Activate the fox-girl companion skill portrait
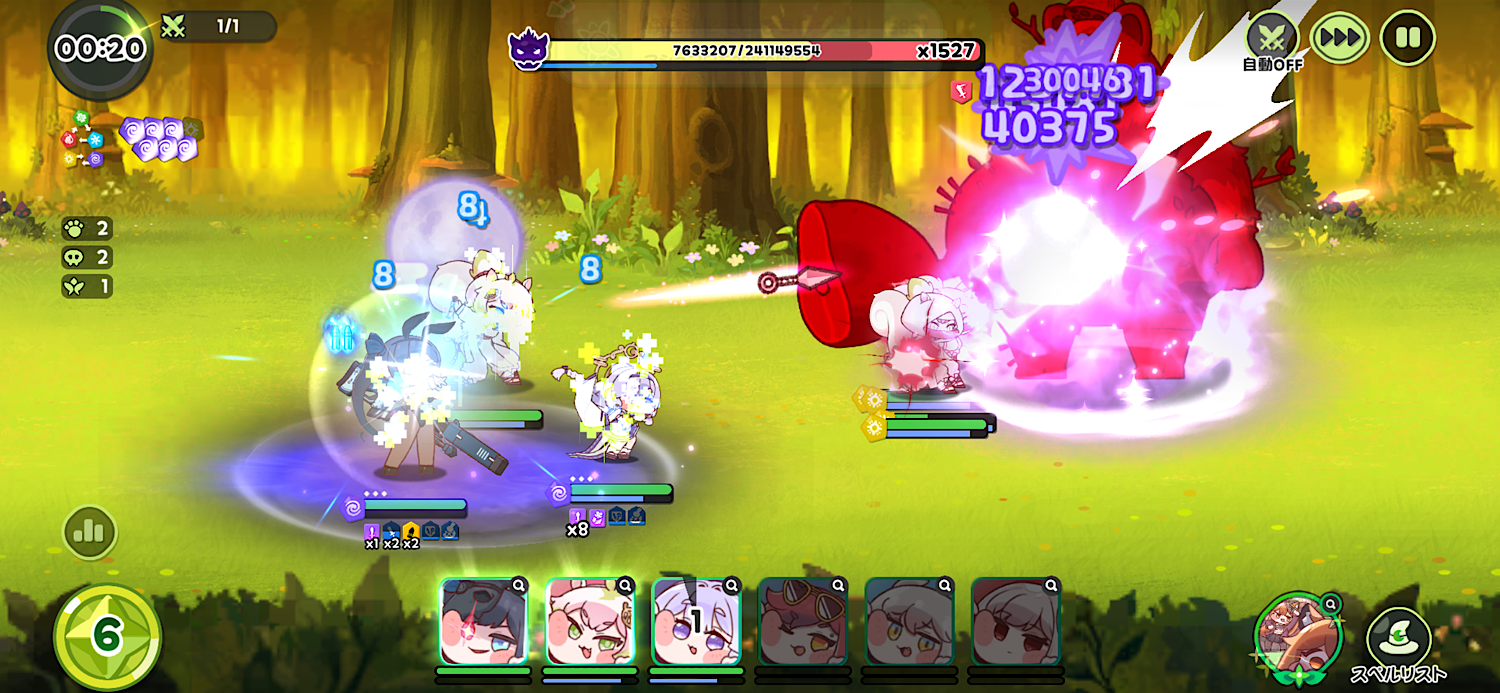Viewport: 1500px width, 693px height. pyautogui.click(x=1299, y=636)
